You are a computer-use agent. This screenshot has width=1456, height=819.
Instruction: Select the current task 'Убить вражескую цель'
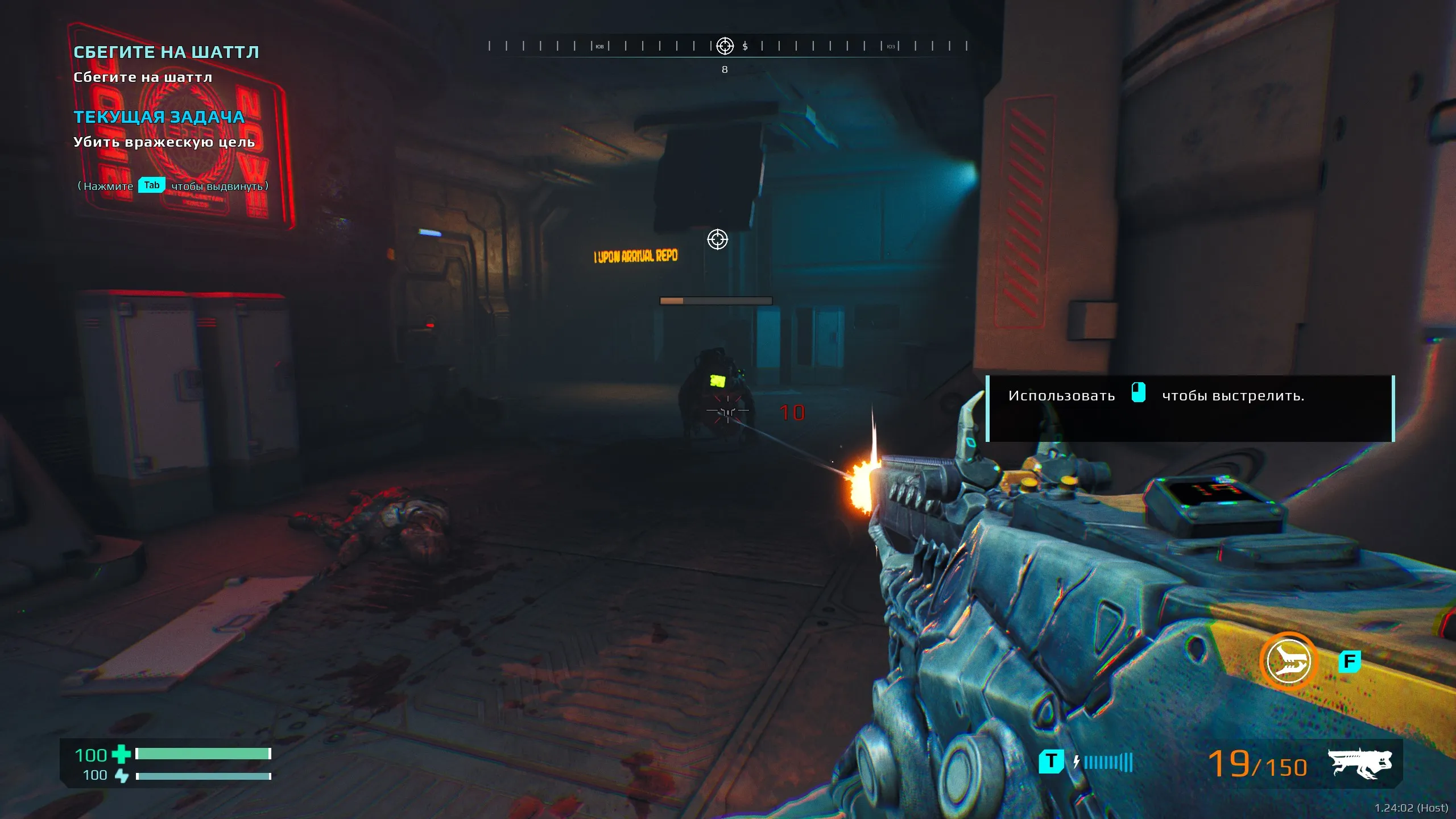pyautogui.click(x=164, y=142)
